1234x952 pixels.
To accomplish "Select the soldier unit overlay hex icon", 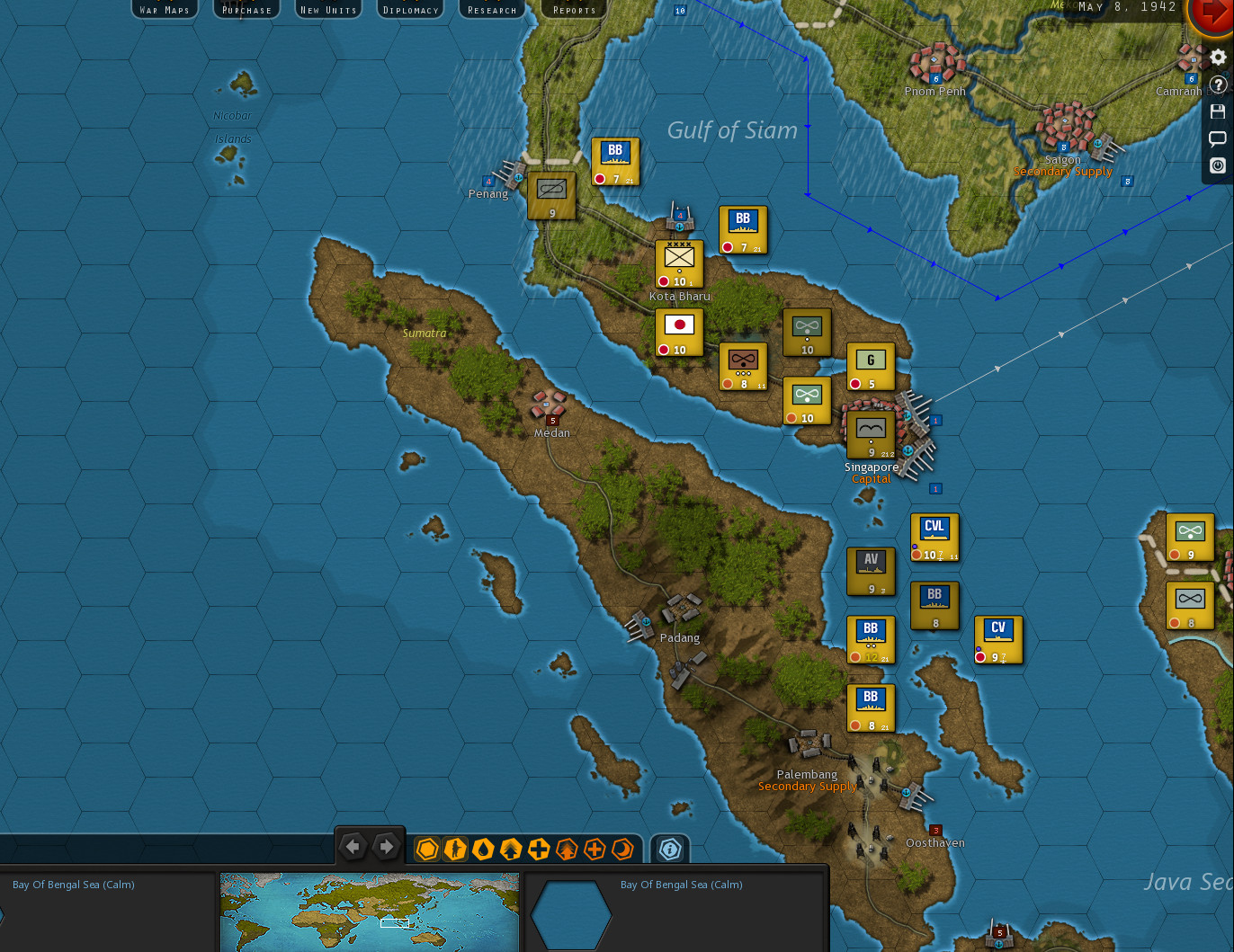I will pos(455,849).
